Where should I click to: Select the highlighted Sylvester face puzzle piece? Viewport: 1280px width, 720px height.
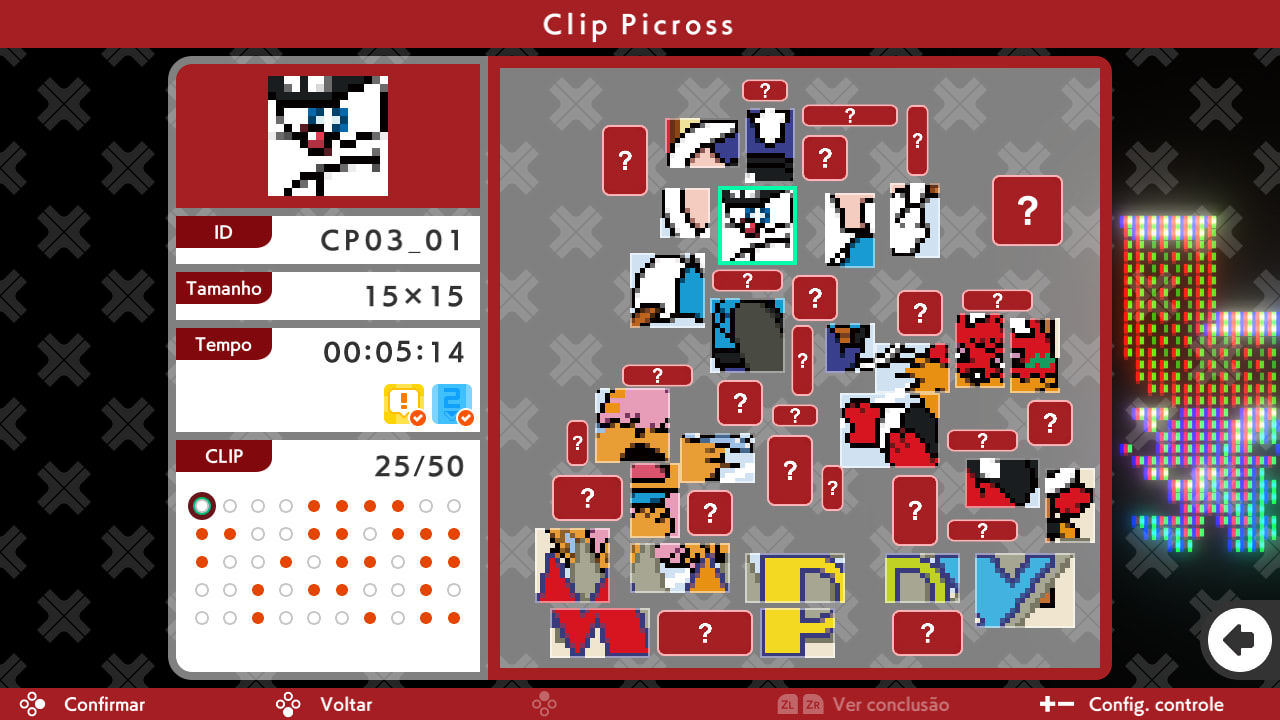pos(757,225)
